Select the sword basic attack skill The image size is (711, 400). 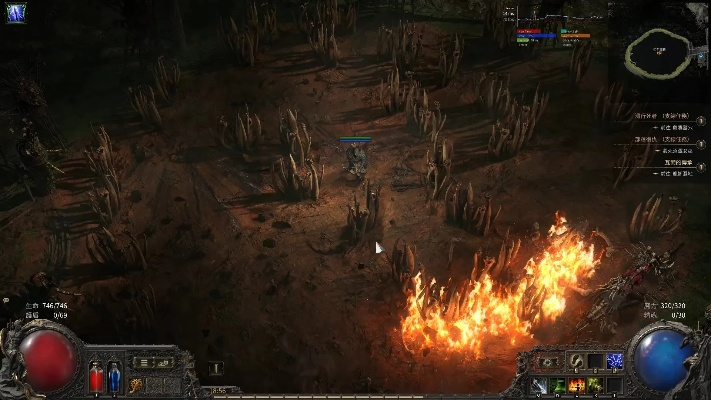pos(540,385)
